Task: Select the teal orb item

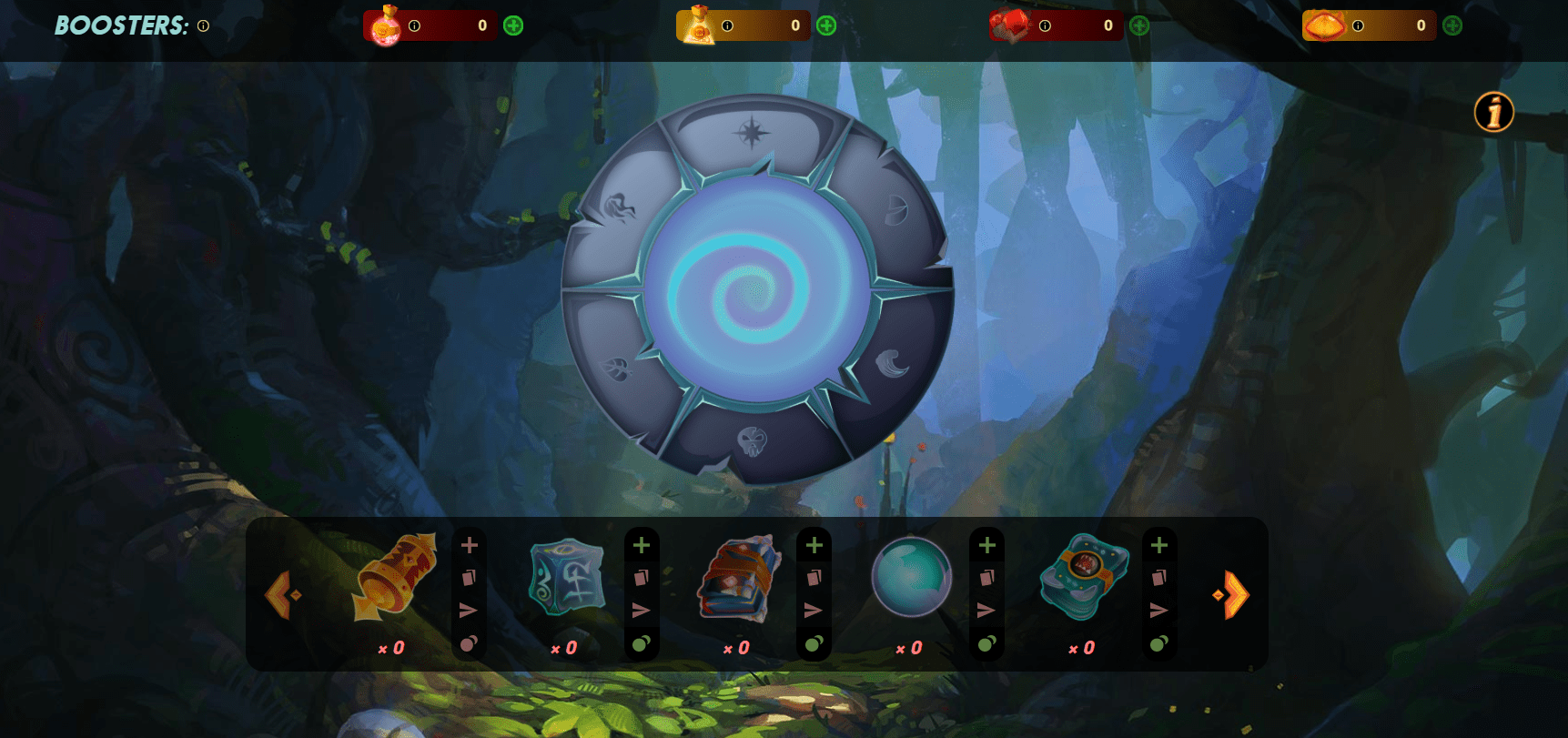Action: pyautogui.click(x=911, y=578)
